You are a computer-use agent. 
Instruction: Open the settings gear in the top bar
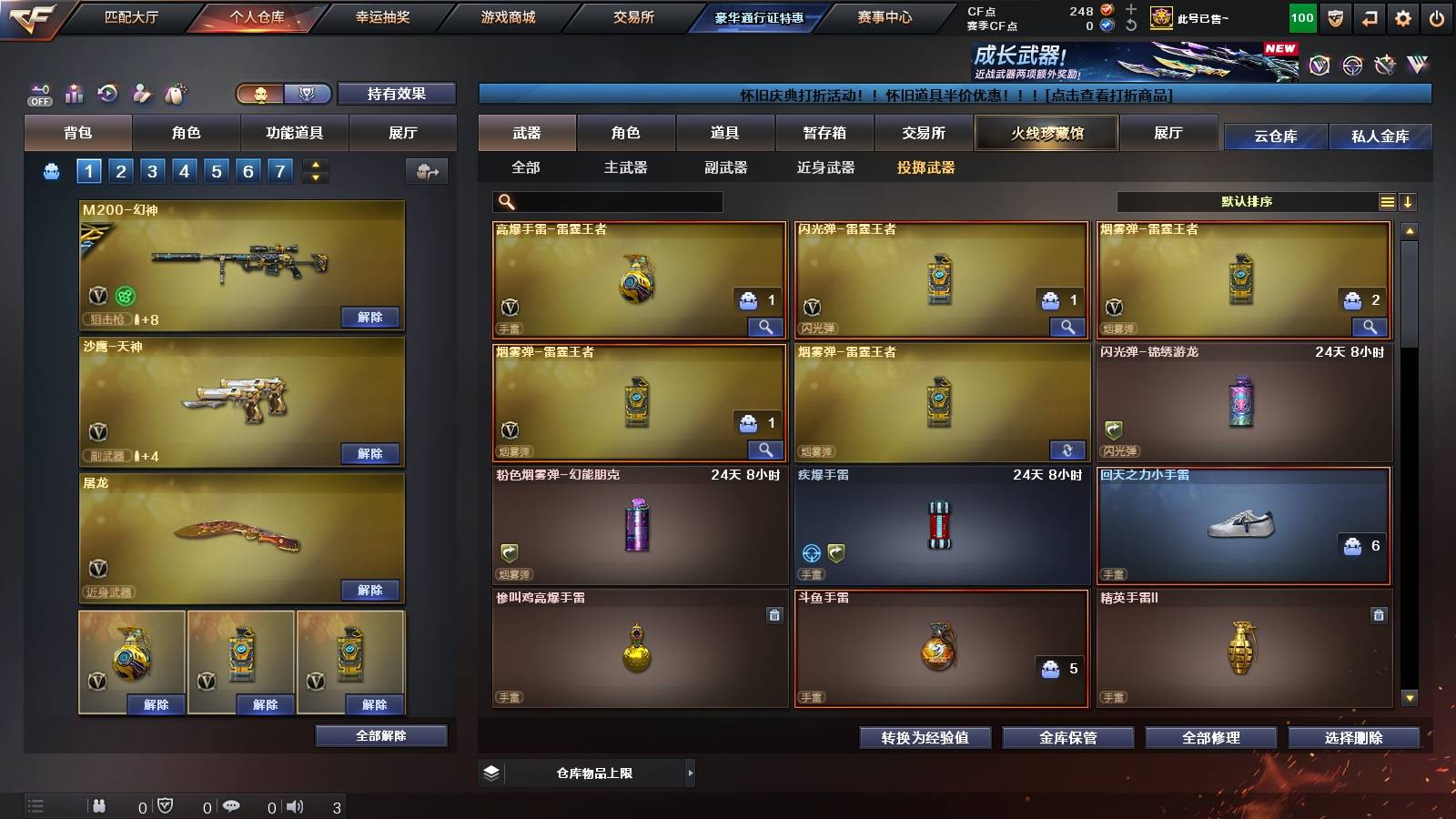click(x=1404, y=16)
